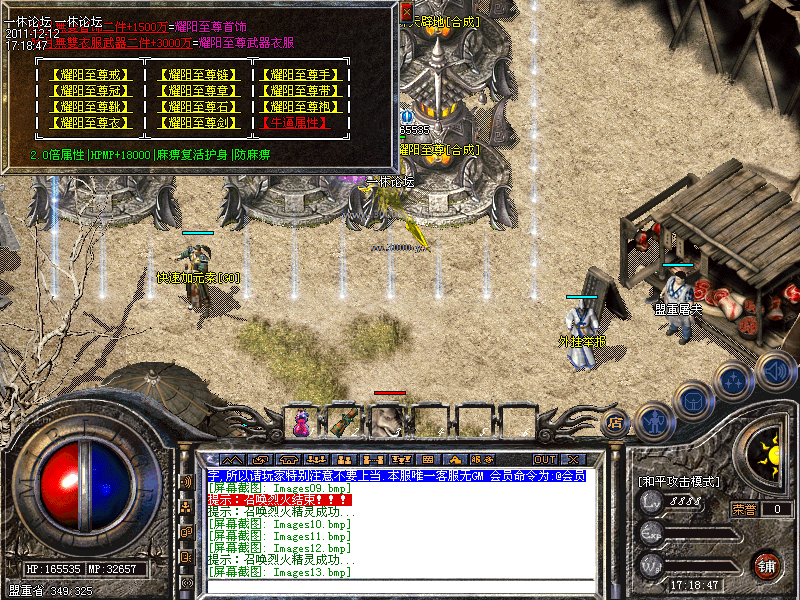
Task: Close the NPC dialog with the red X
Action: (406, 13)
